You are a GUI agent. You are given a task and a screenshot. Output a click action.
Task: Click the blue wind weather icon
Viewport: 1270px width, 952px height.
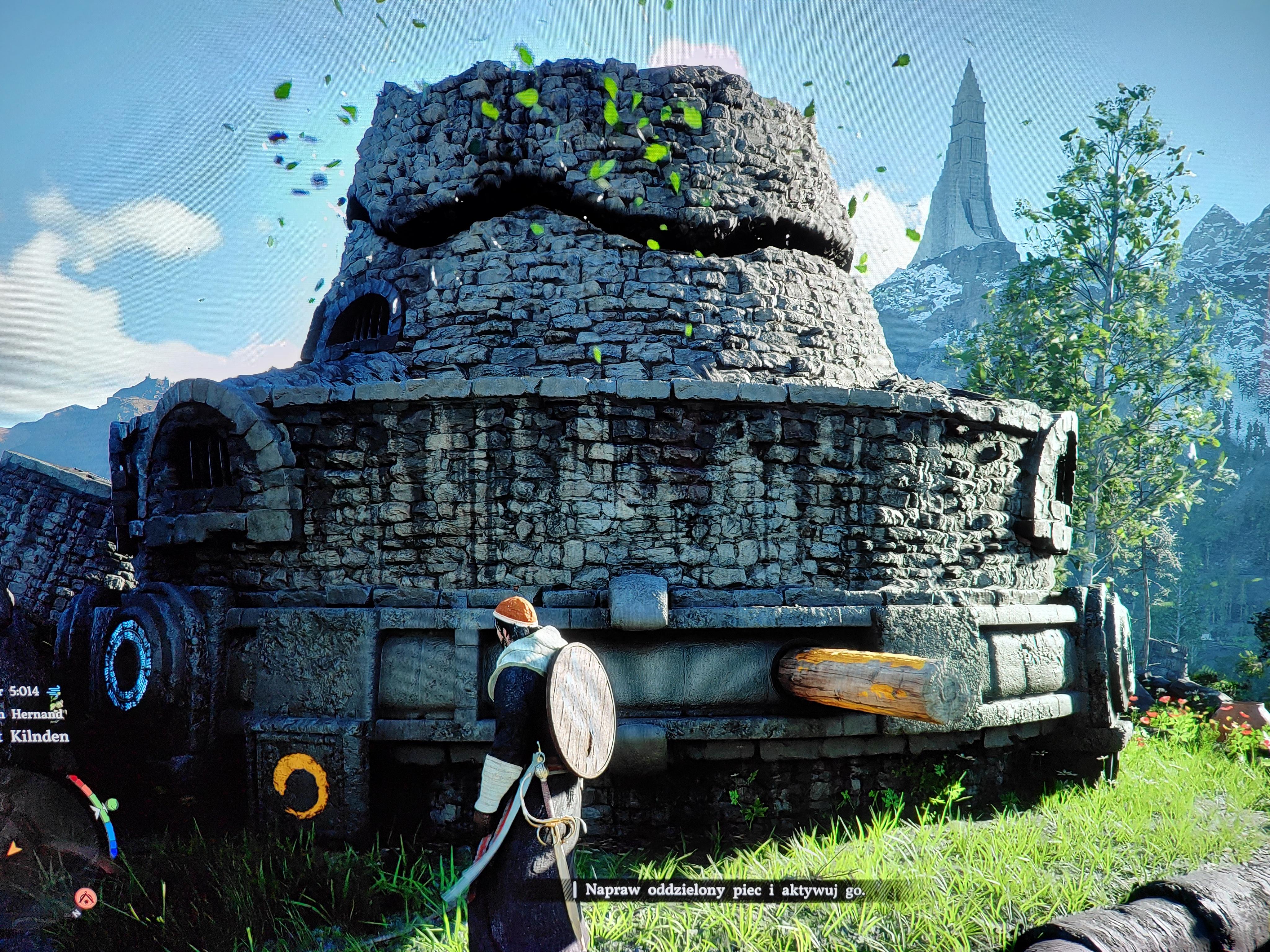[54, 691]
